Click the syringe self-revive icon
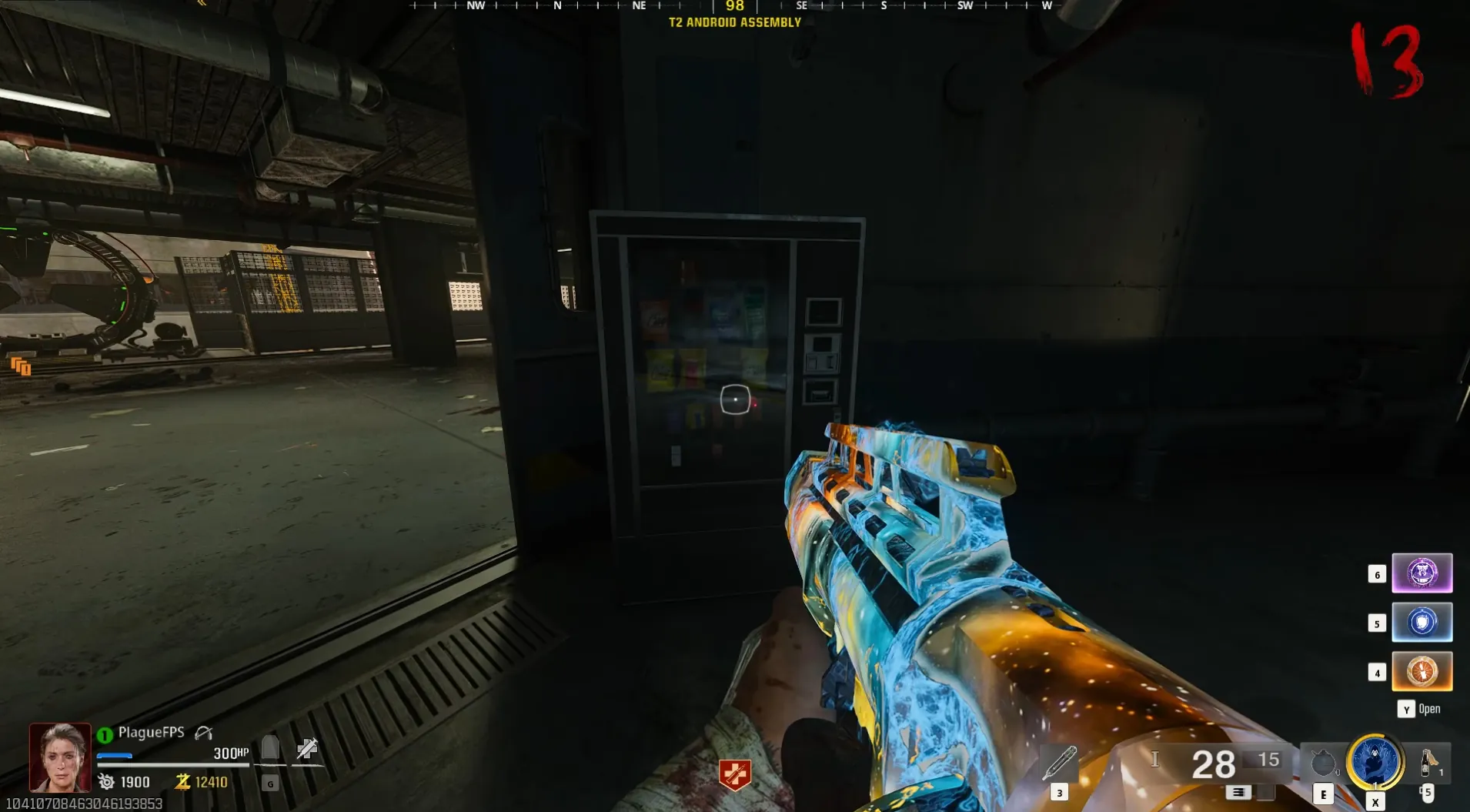The image size is (1470, 812). 307,748
